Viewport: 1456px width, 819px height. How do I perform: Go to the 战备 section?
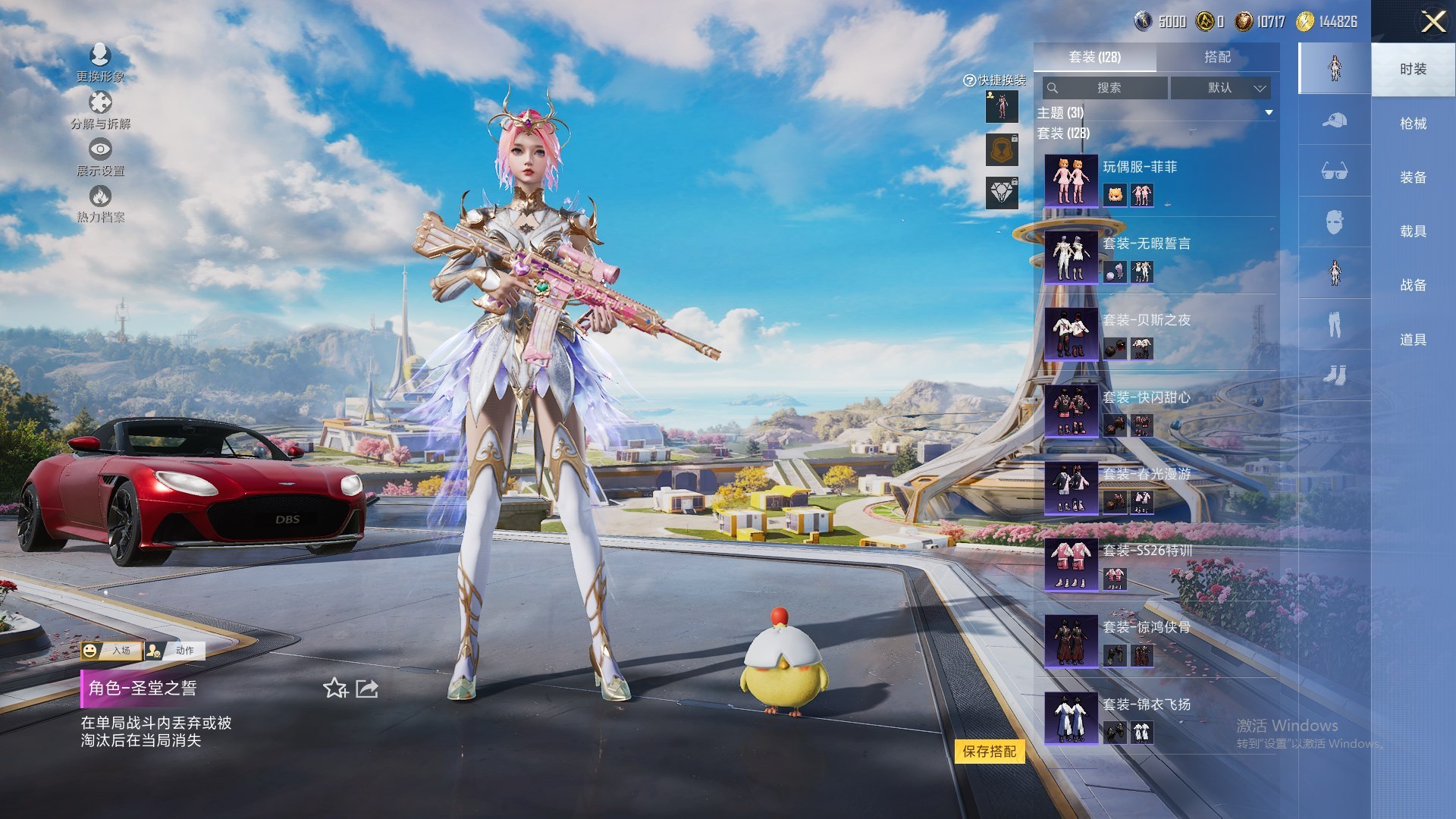coord(1413,285)
